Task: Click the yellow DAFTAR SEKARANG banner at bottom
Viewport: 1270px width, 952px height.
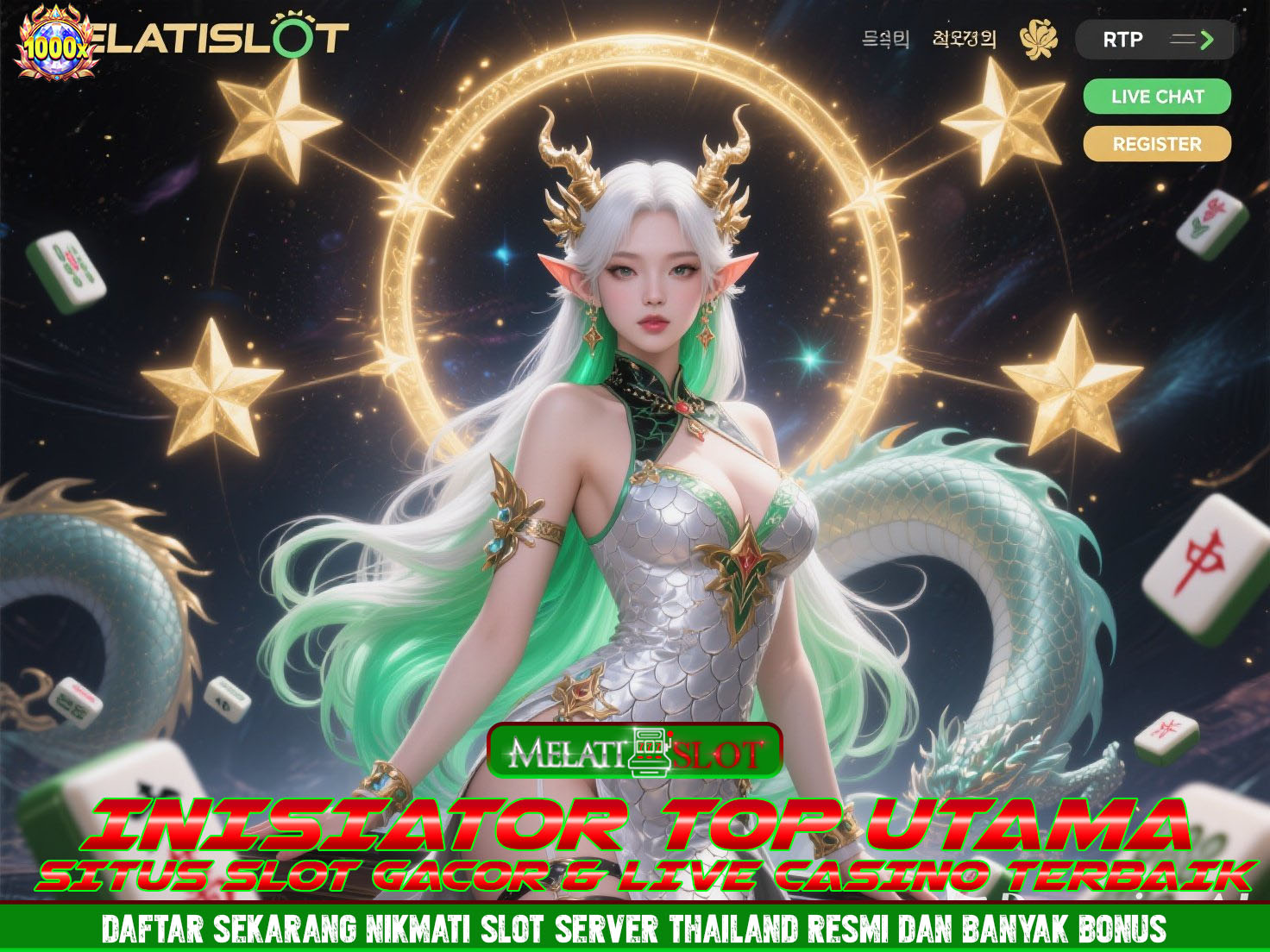Action: [x=635, y=930]
